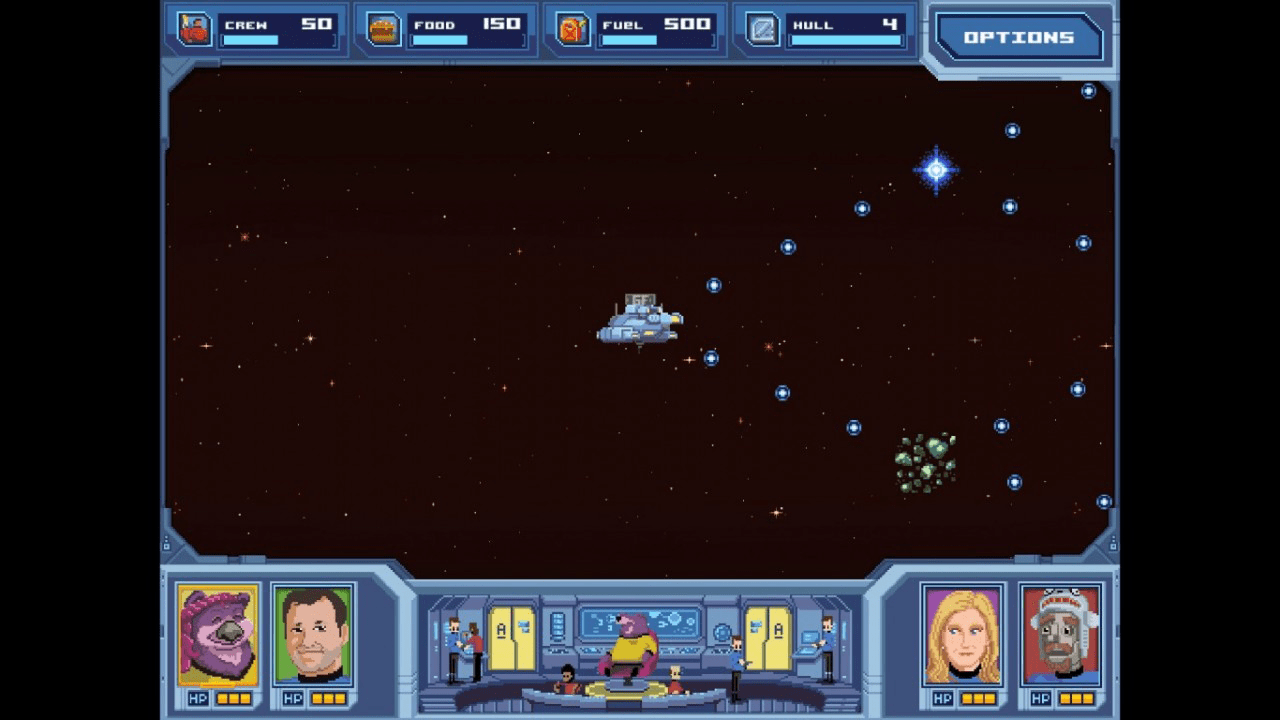
Task: Select the green asteroid field destination
Action: (925, 463)
